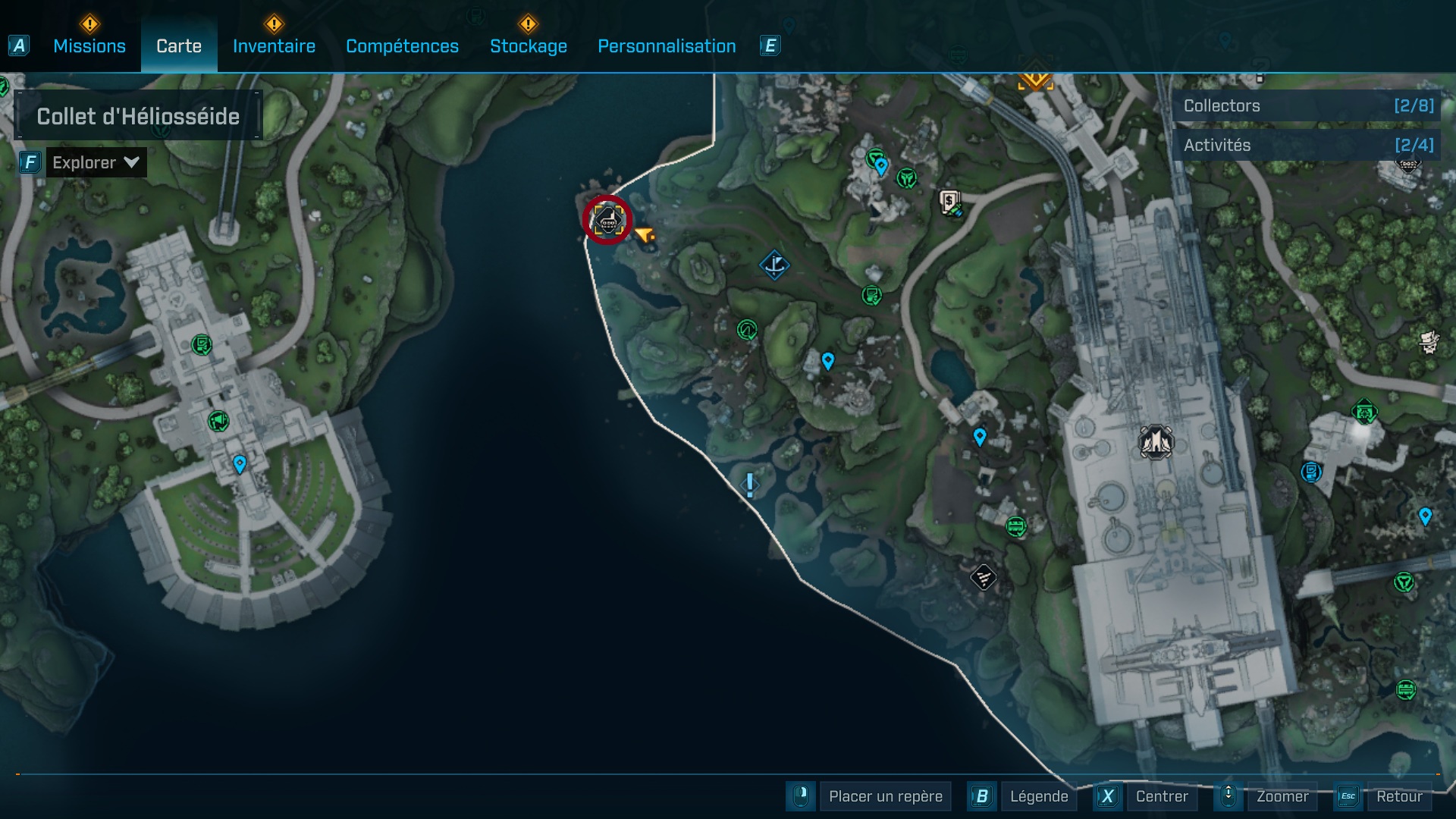Go to the Stockage tab
The height and width of the screenshot is (819, 1456).
(x=528, y=46)
